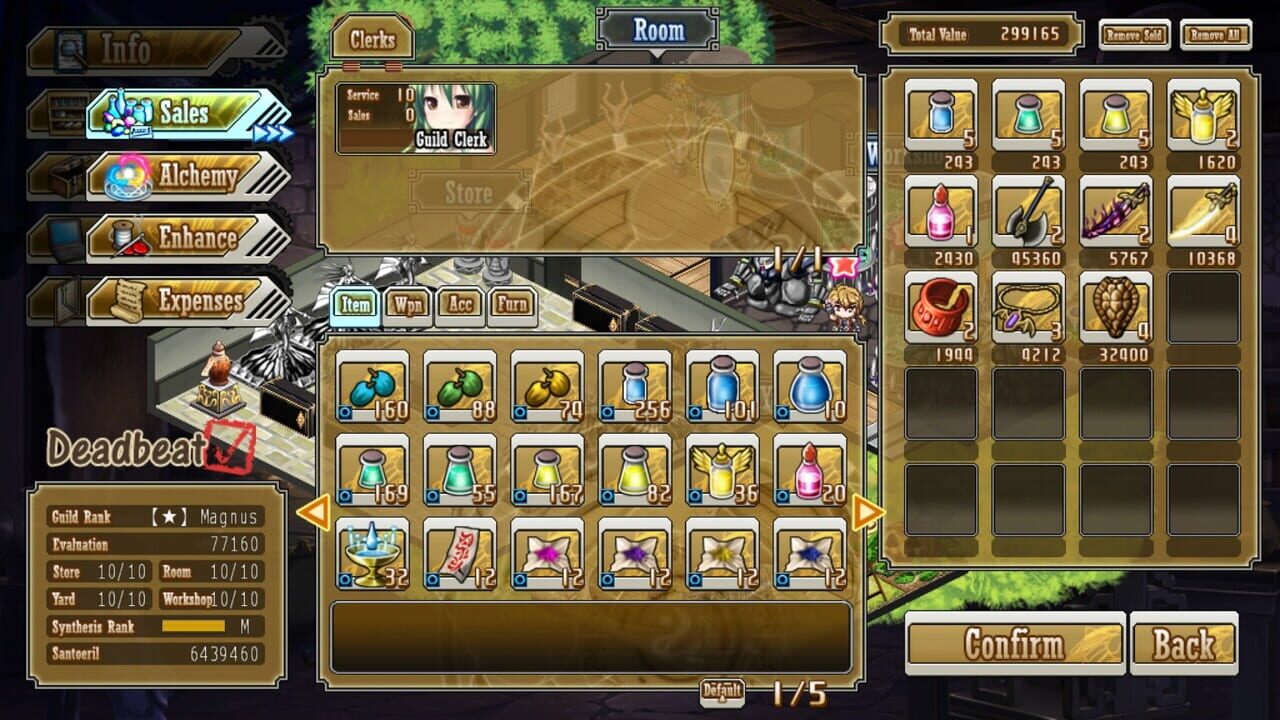Click the Enhance sewing icon
Screen dimensions: 1280x720
click(130, 239)
